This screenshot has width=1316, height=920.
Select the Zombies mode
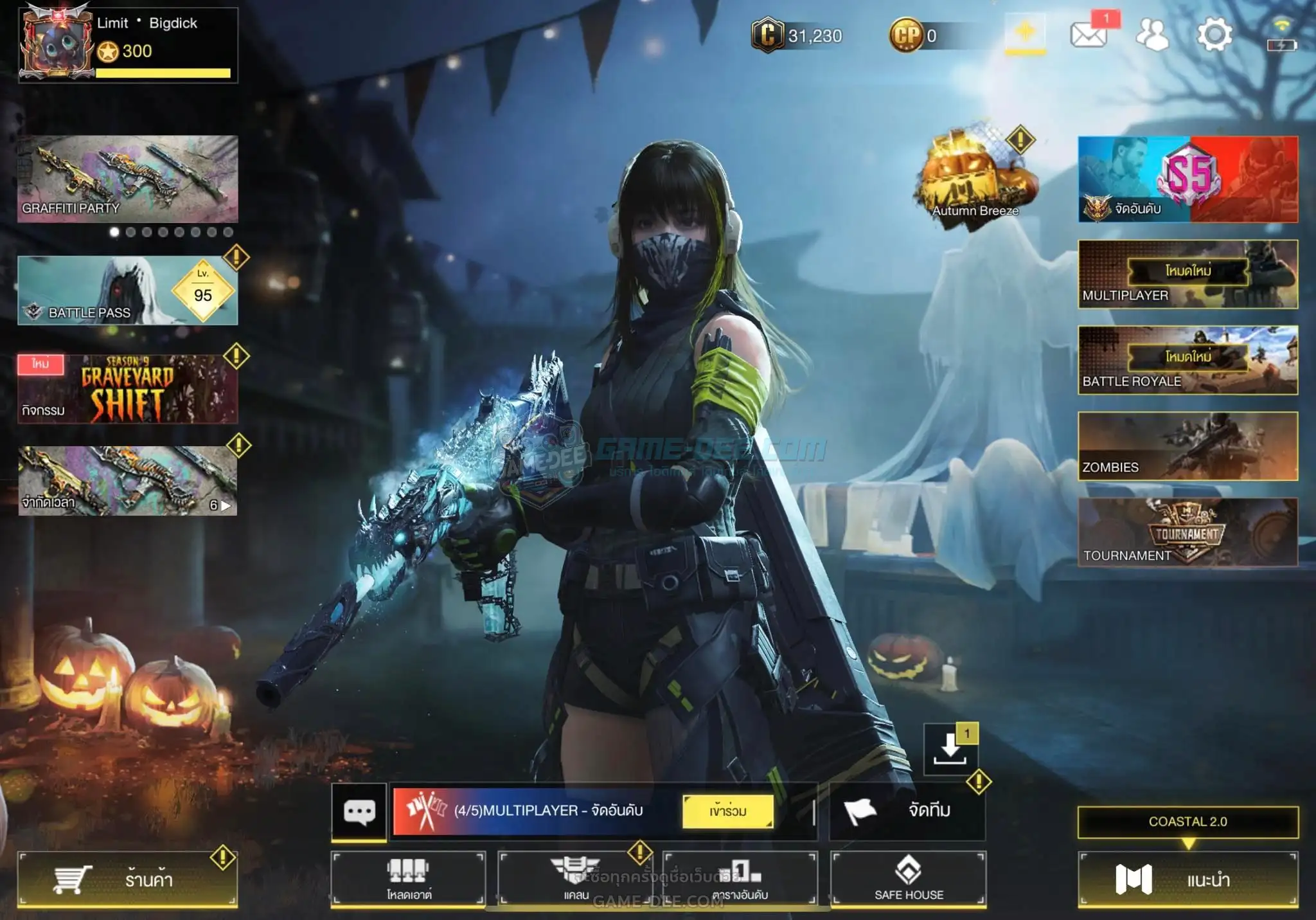[x=1187, y=446]
